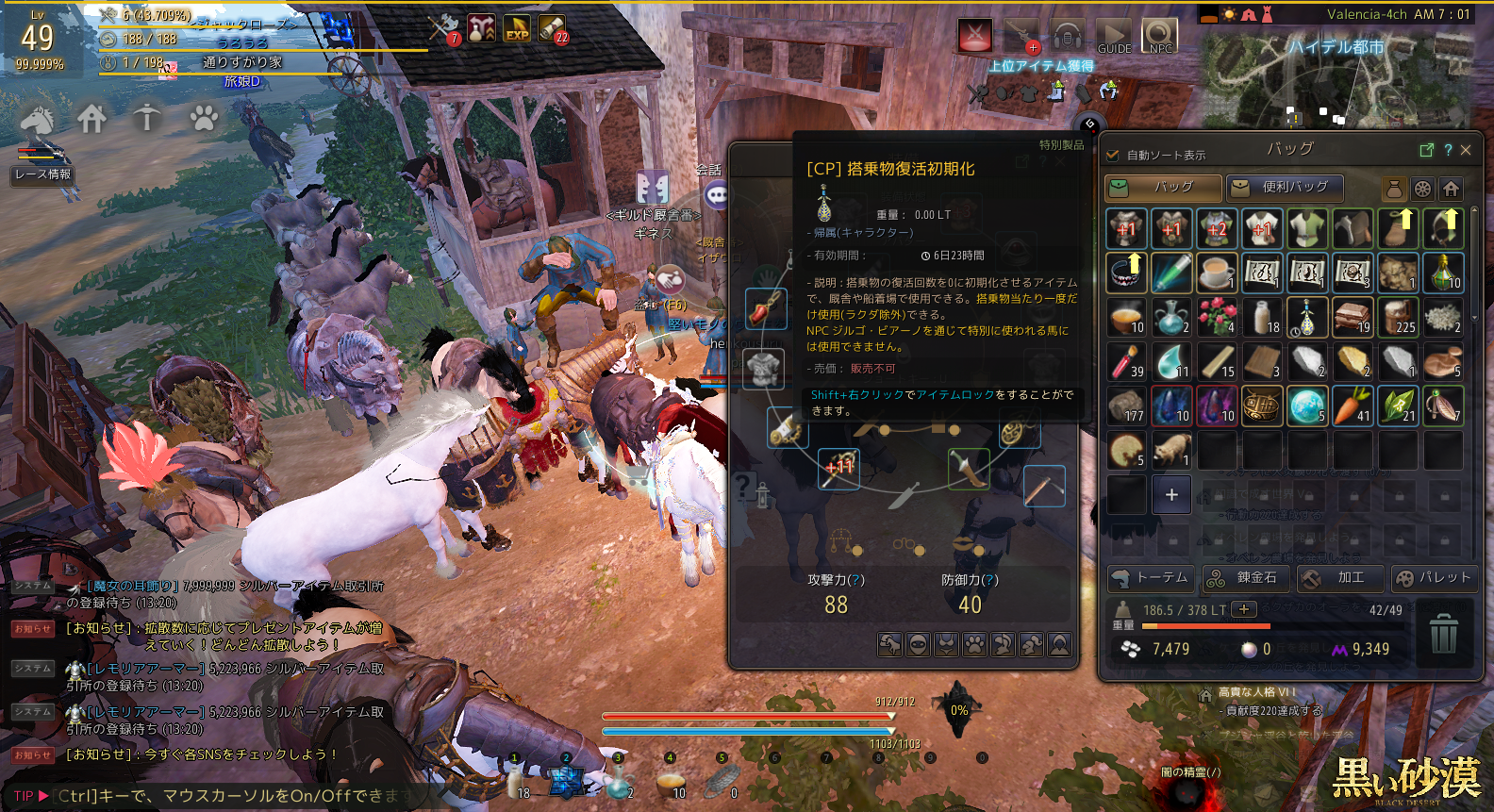Toggle the auto-sort display checkbox

pos(1113,155)
